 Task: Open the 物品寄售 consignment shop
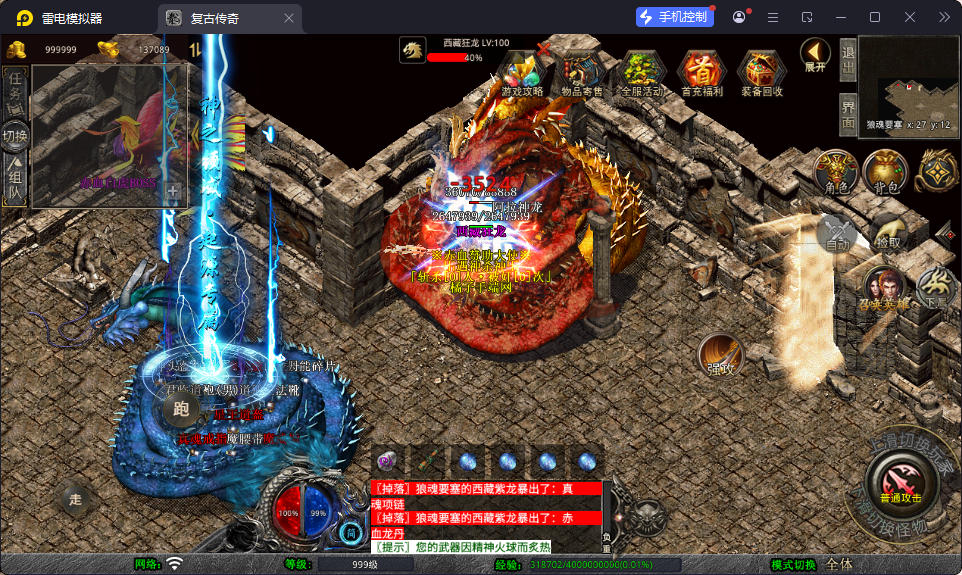tap(582, 72)
